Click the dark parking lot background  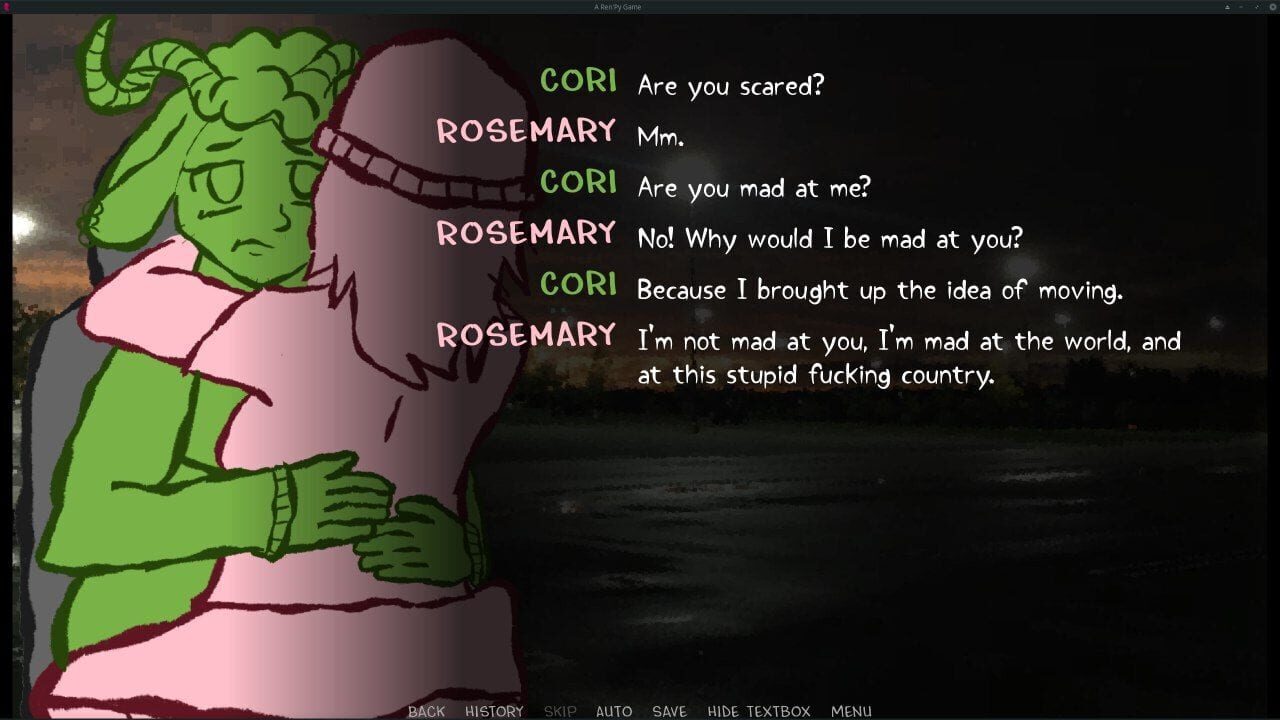900,550
